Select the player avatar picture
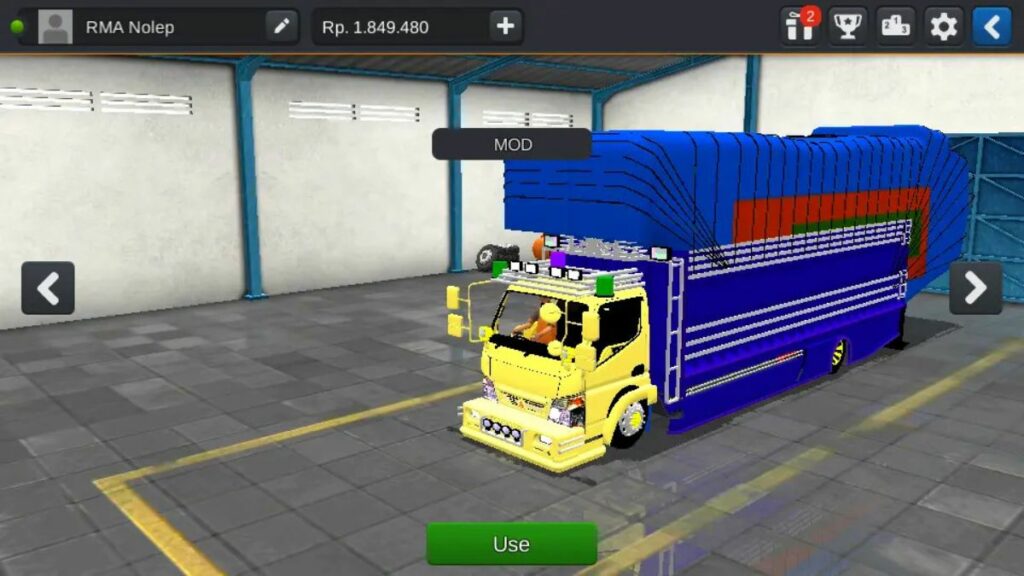Screen dimensions: 1024x576 [x=55, y=27]
